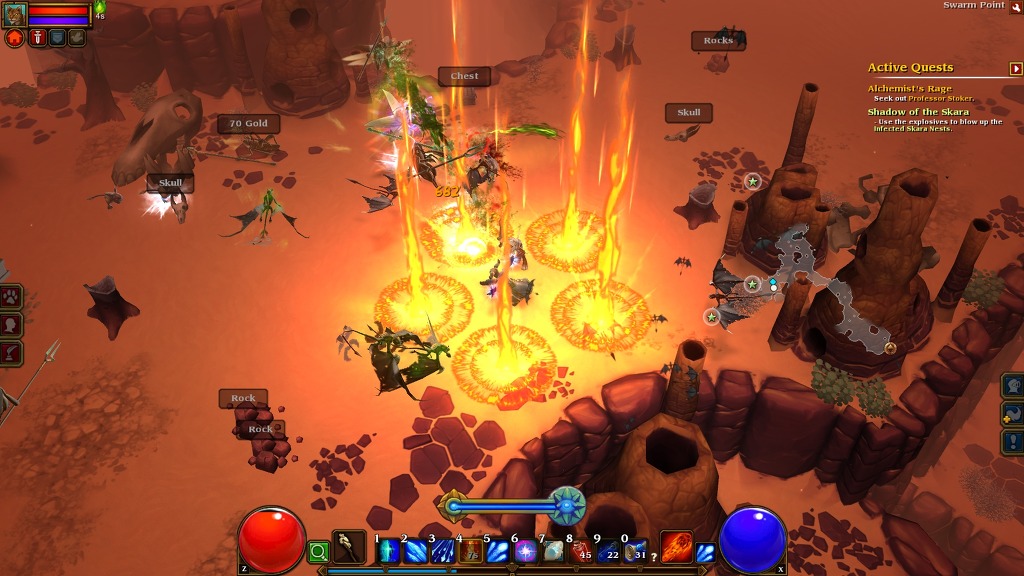Click the cat pet portrait
The image size is (1024, 576).
[x=15, y=14]
